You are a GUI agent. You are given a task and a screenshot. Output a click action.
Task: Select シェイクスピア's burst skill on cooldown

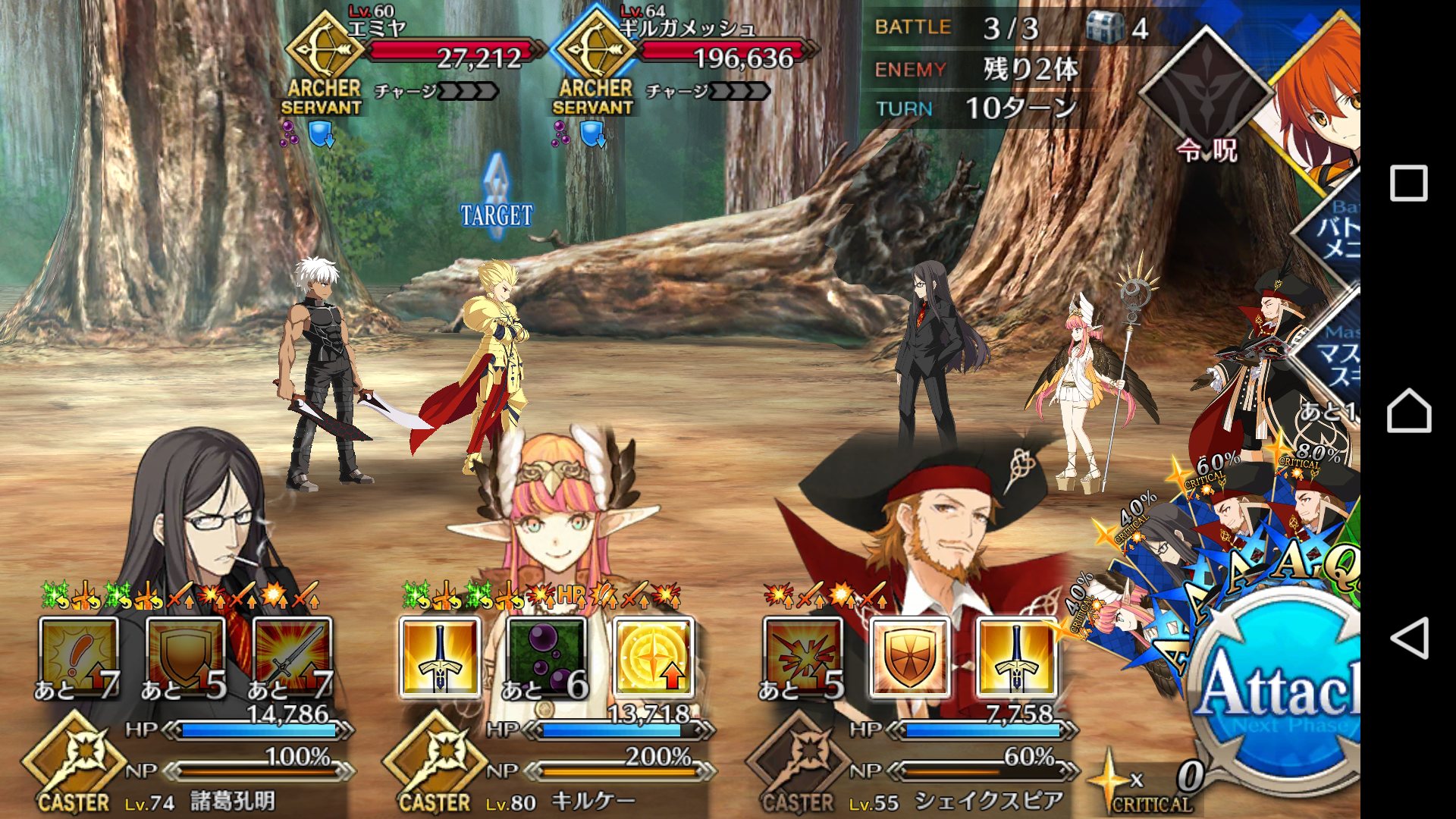(x=802, y=657)
